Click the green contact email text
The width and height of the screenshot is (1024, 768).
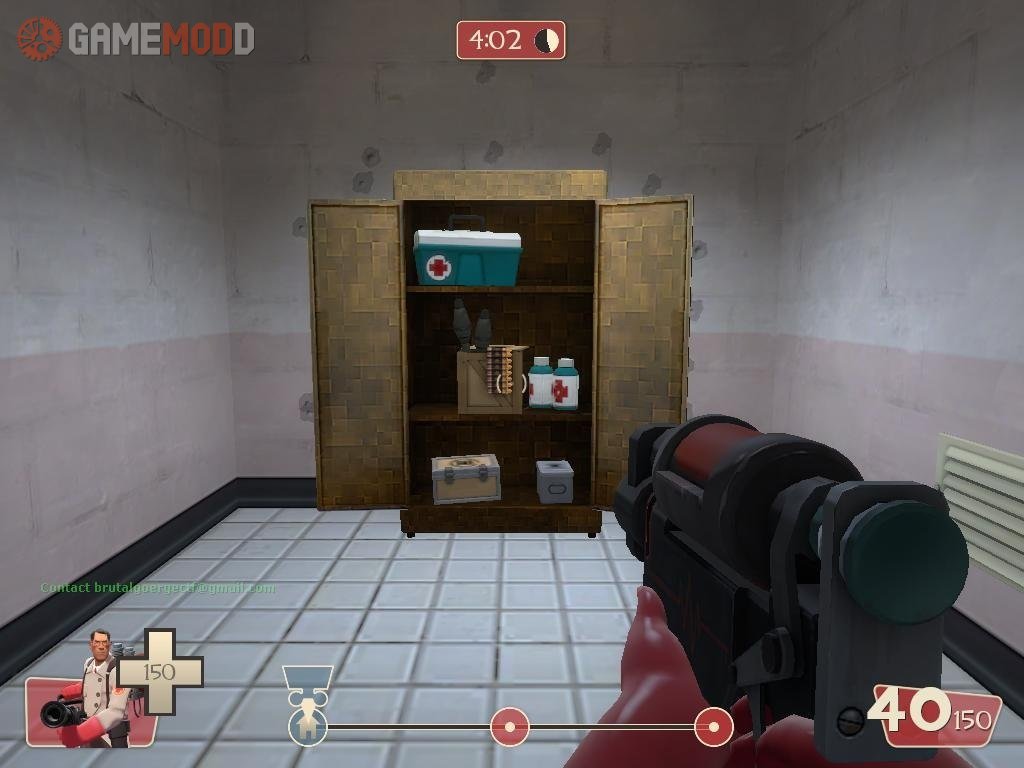pos(157,588)
